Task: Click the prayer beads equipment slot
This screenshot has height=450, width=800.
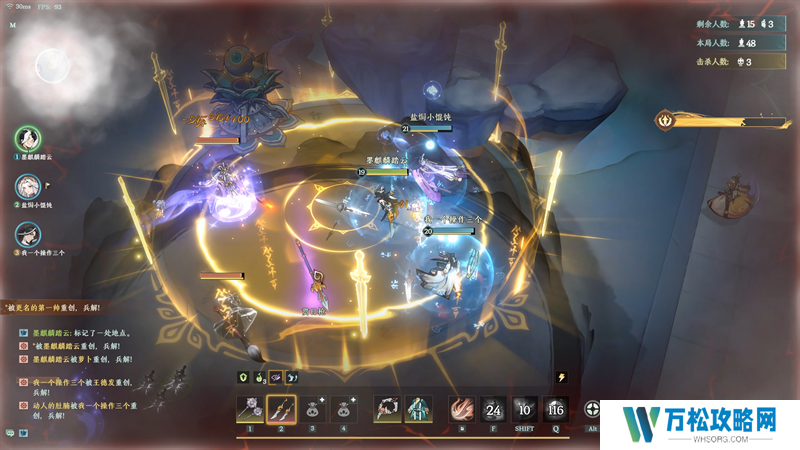Action: (x=387, y=409)
